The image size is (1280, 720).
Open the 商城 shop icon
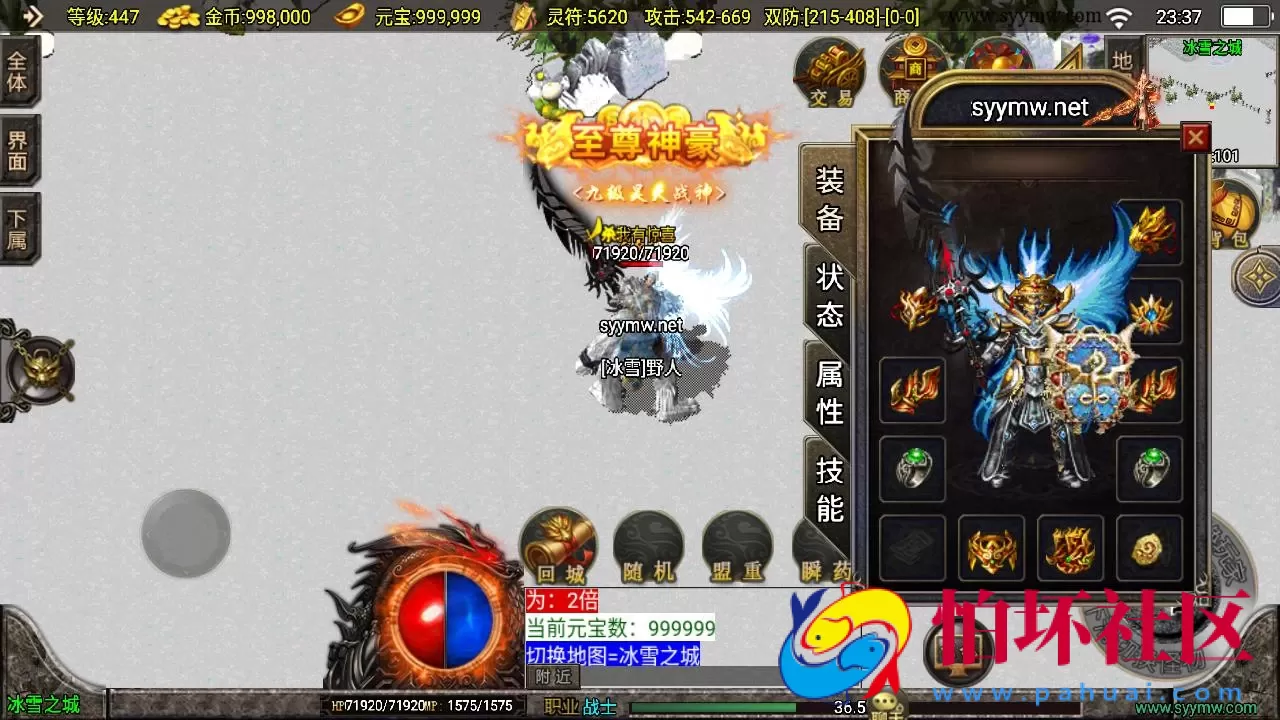908,70
